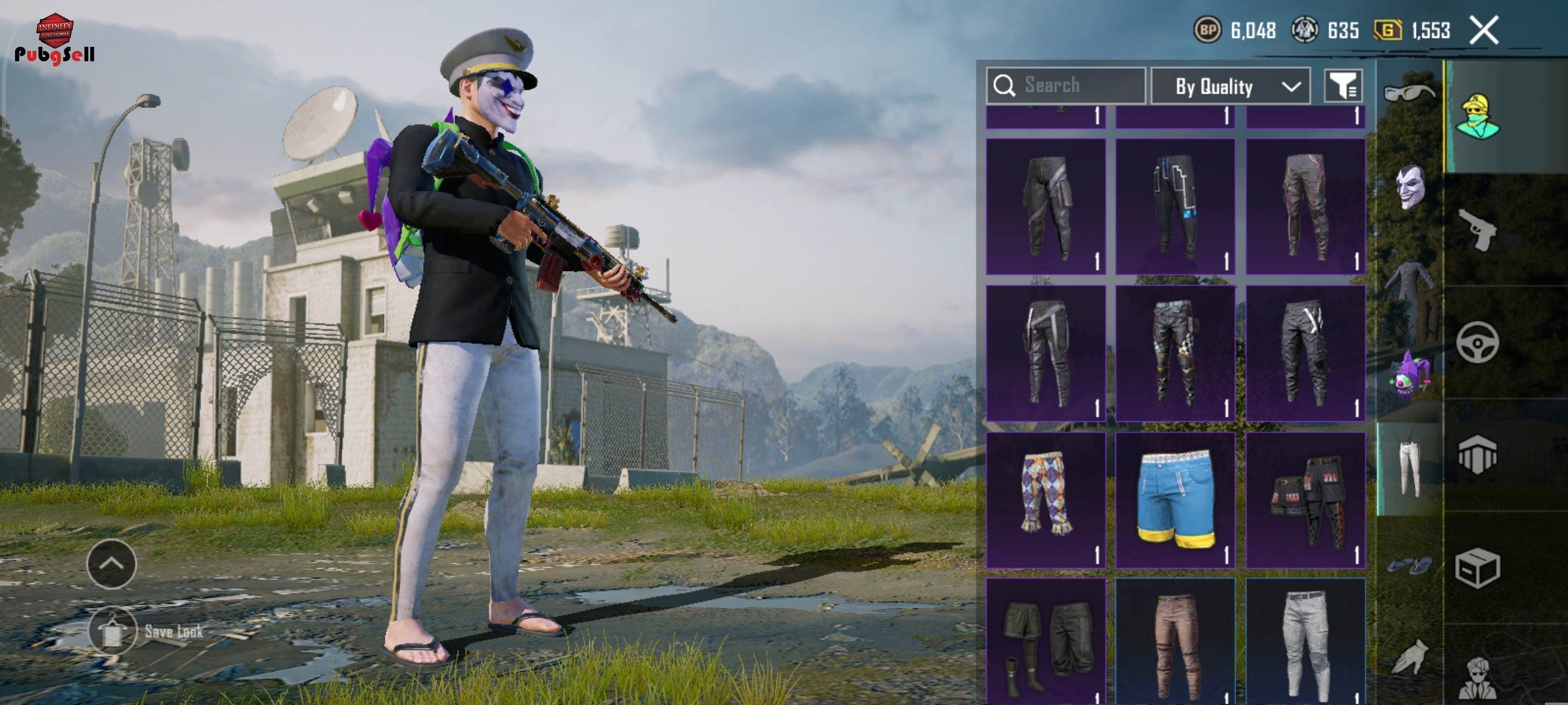1568x705 pixels.
Task: Open the crate box category
Action: (x=1477, y=569)
